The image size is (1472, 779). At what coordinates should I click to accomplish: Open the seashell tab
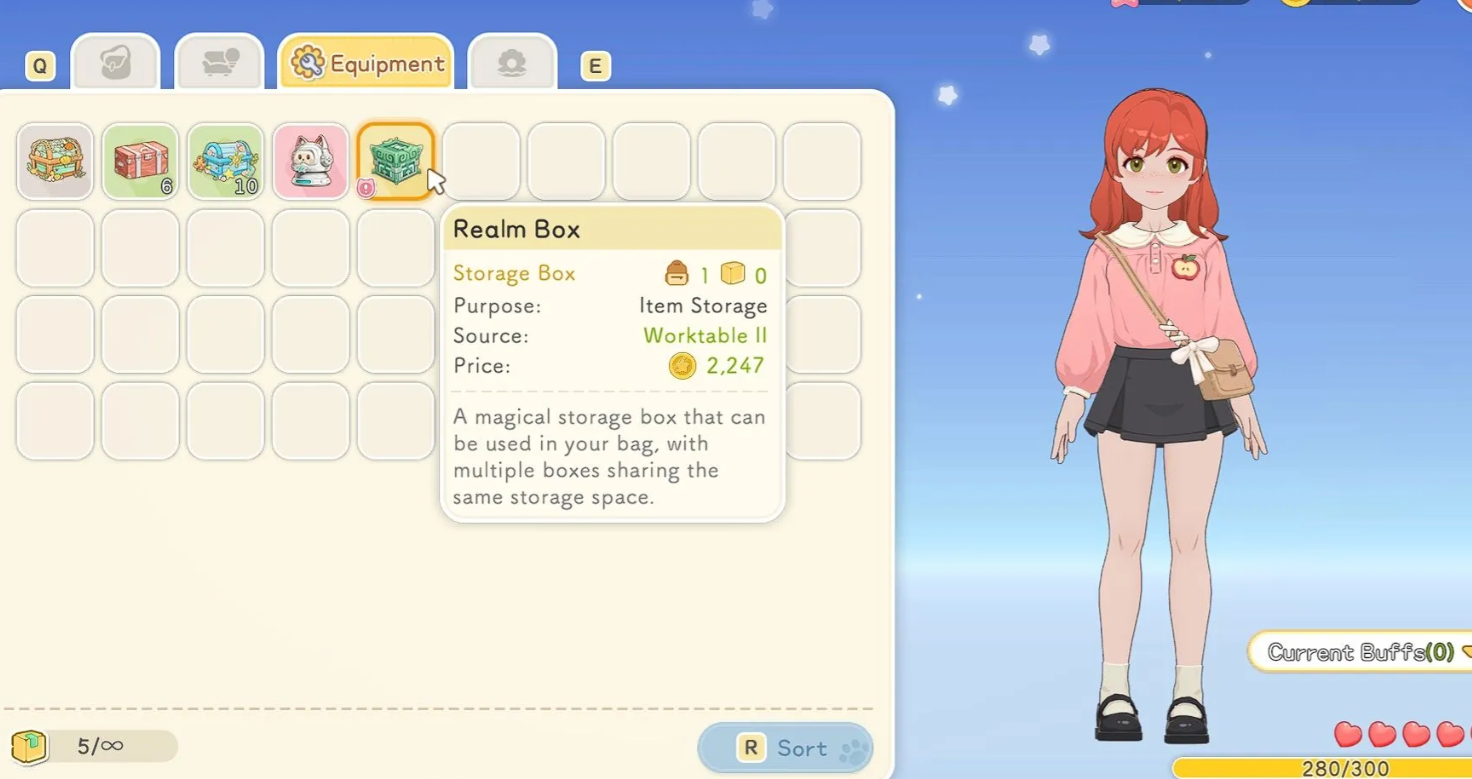pos(512,64)
